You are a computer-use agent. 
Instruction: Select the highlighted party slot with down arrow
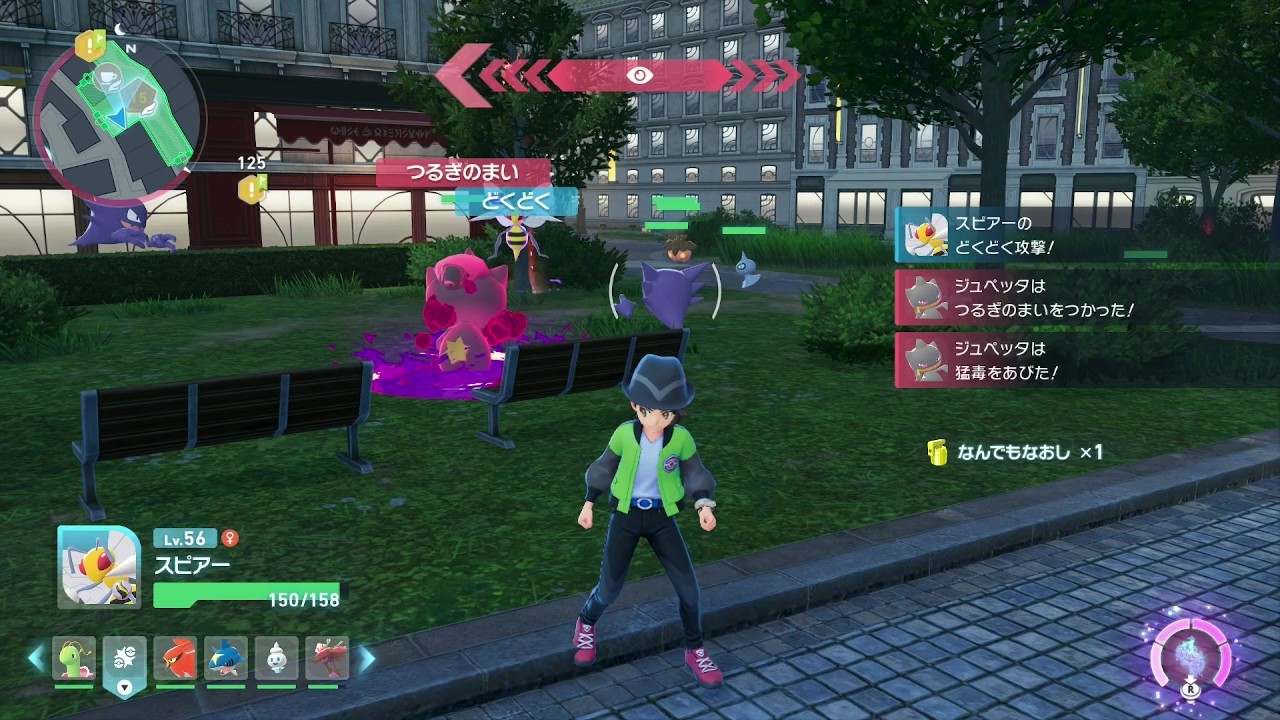124,664
